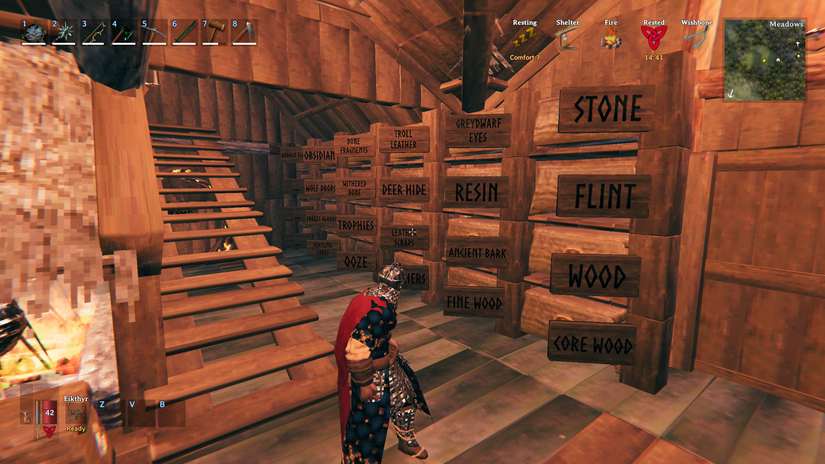Click the Wishbone status icon
825x464 pixels.
tap(696, 39)
